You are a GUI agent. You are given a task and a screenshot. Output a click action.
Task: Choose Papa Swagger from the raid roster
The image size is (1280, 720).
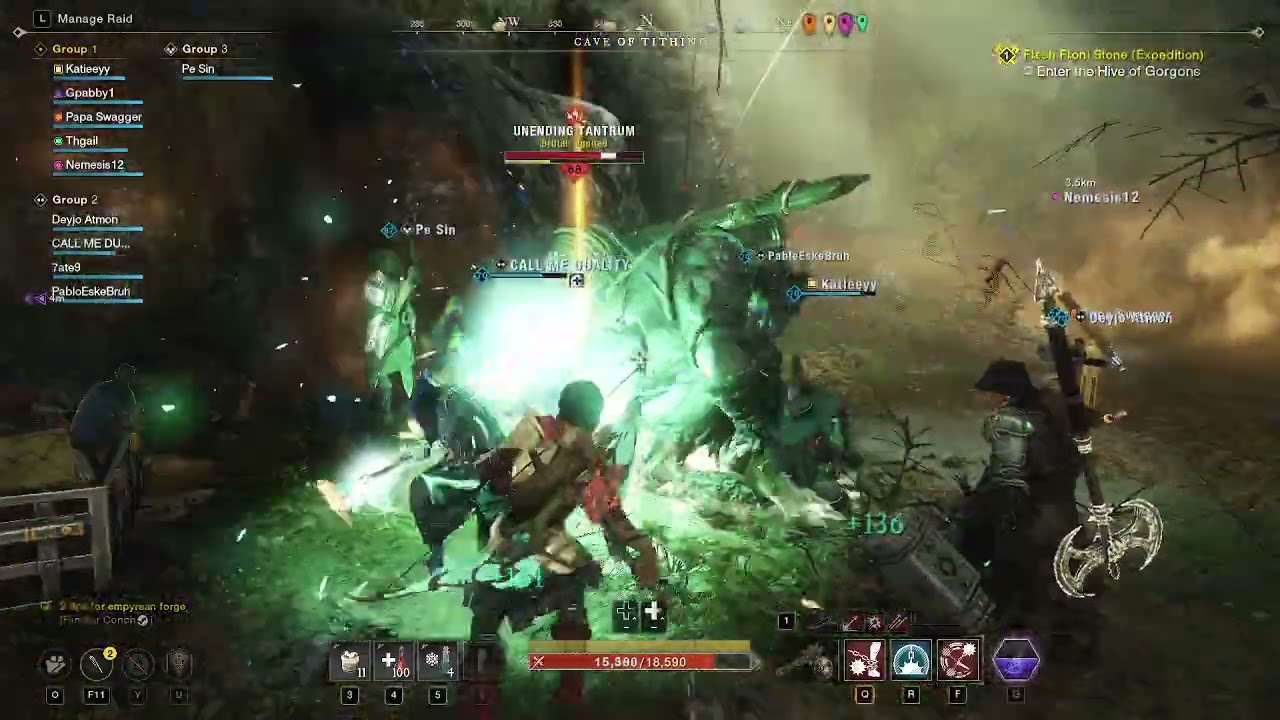point(103,117)
